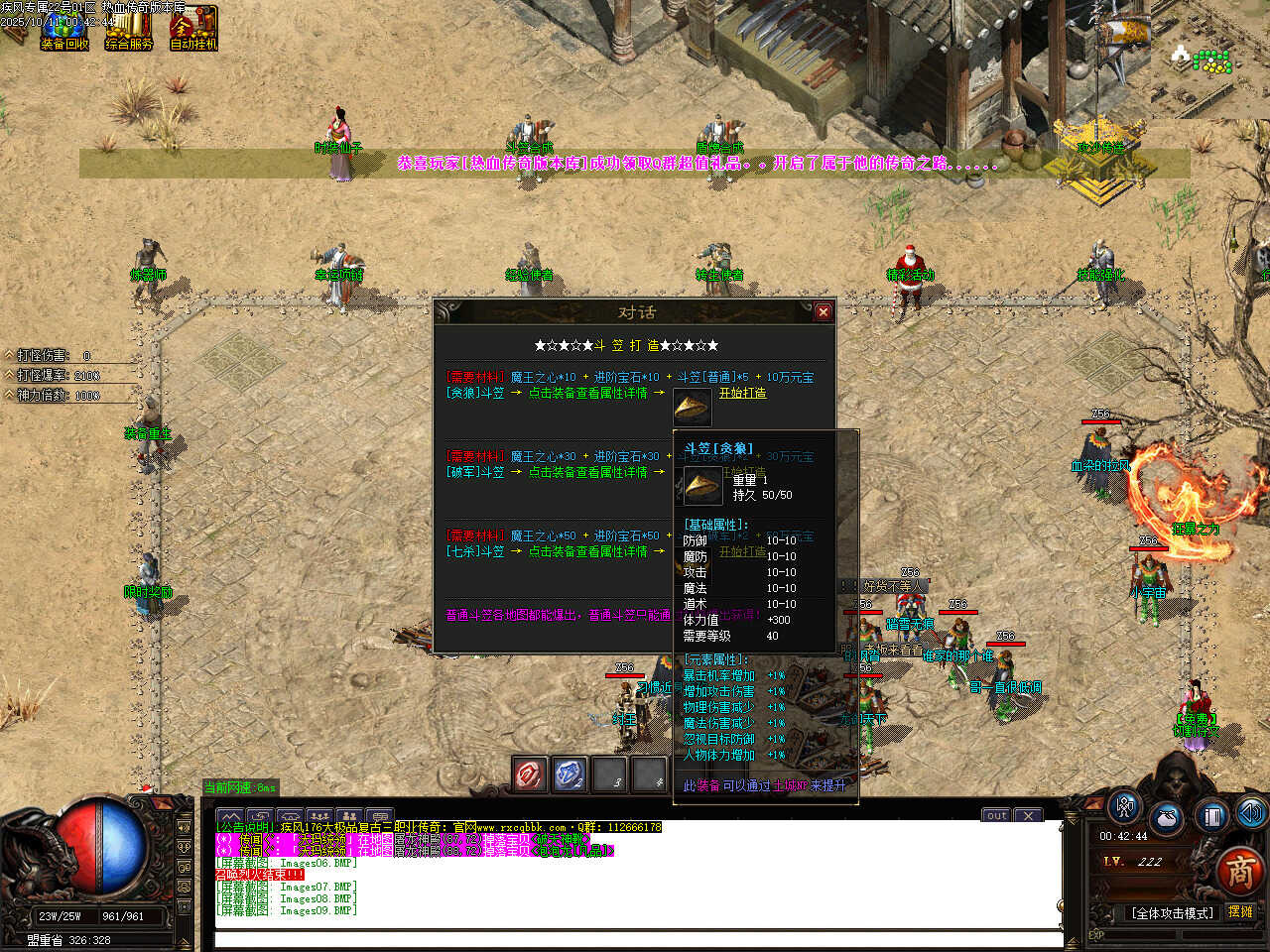The width and height of the screenshot is (1270, 952).
Task: Use the blue potion in hotbar slot 2
Action: [570, 774]
